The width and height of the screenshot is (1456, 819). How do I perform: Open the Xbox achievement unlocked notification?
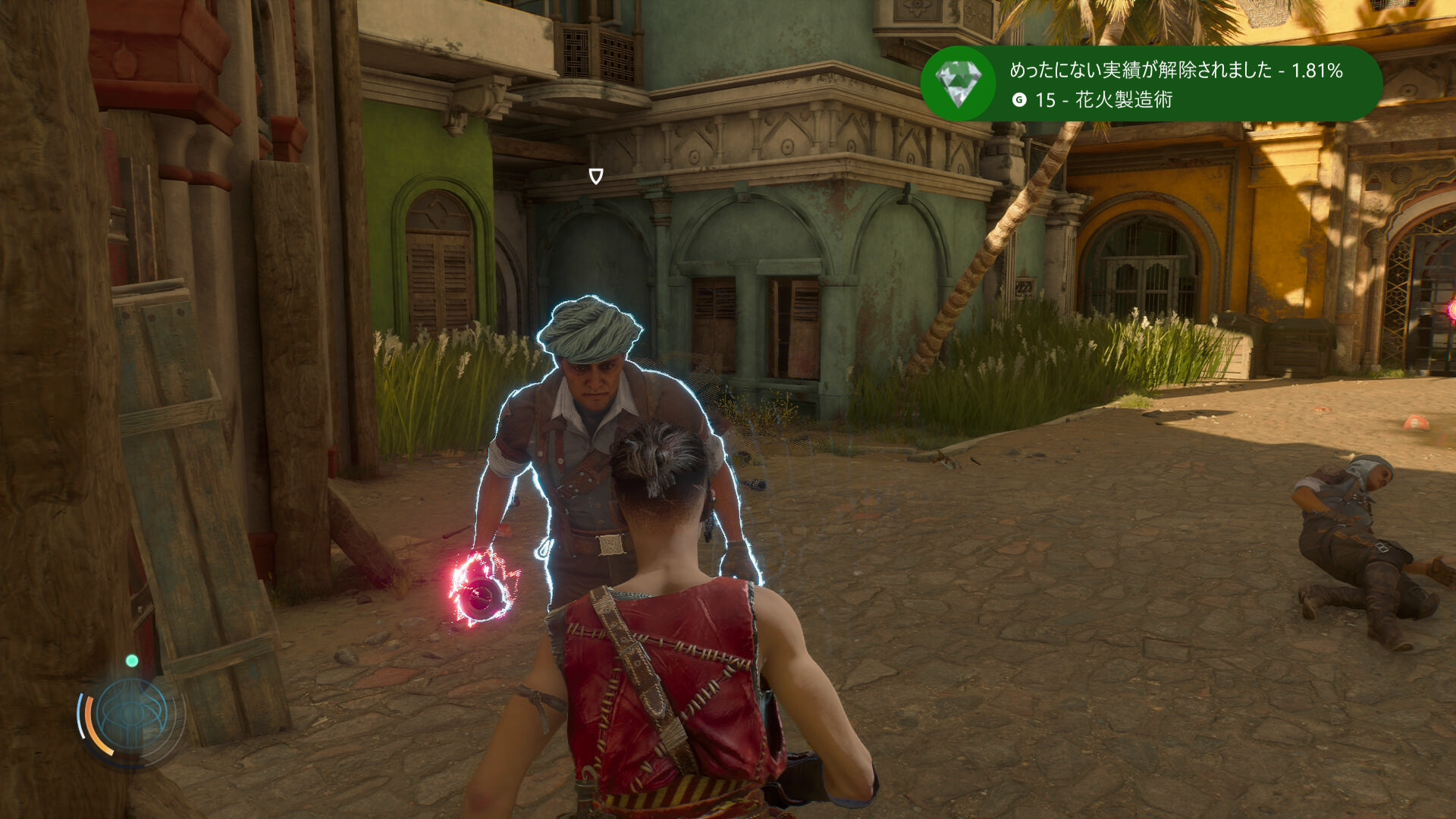tap(1175, 84)
